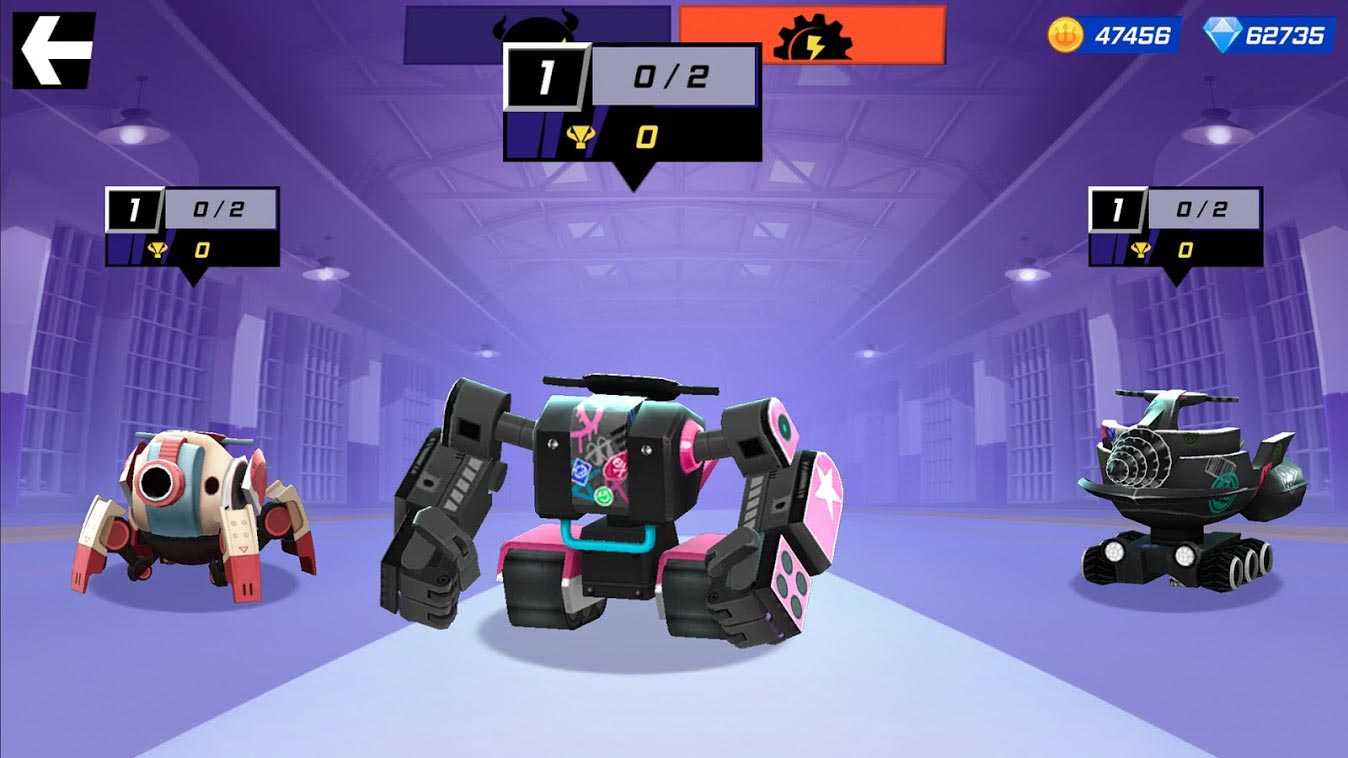Viewport: 1348px width, 758px height.
Task: Switch to the dark purple horned monster tab
Action: click(x=455, y=33)
